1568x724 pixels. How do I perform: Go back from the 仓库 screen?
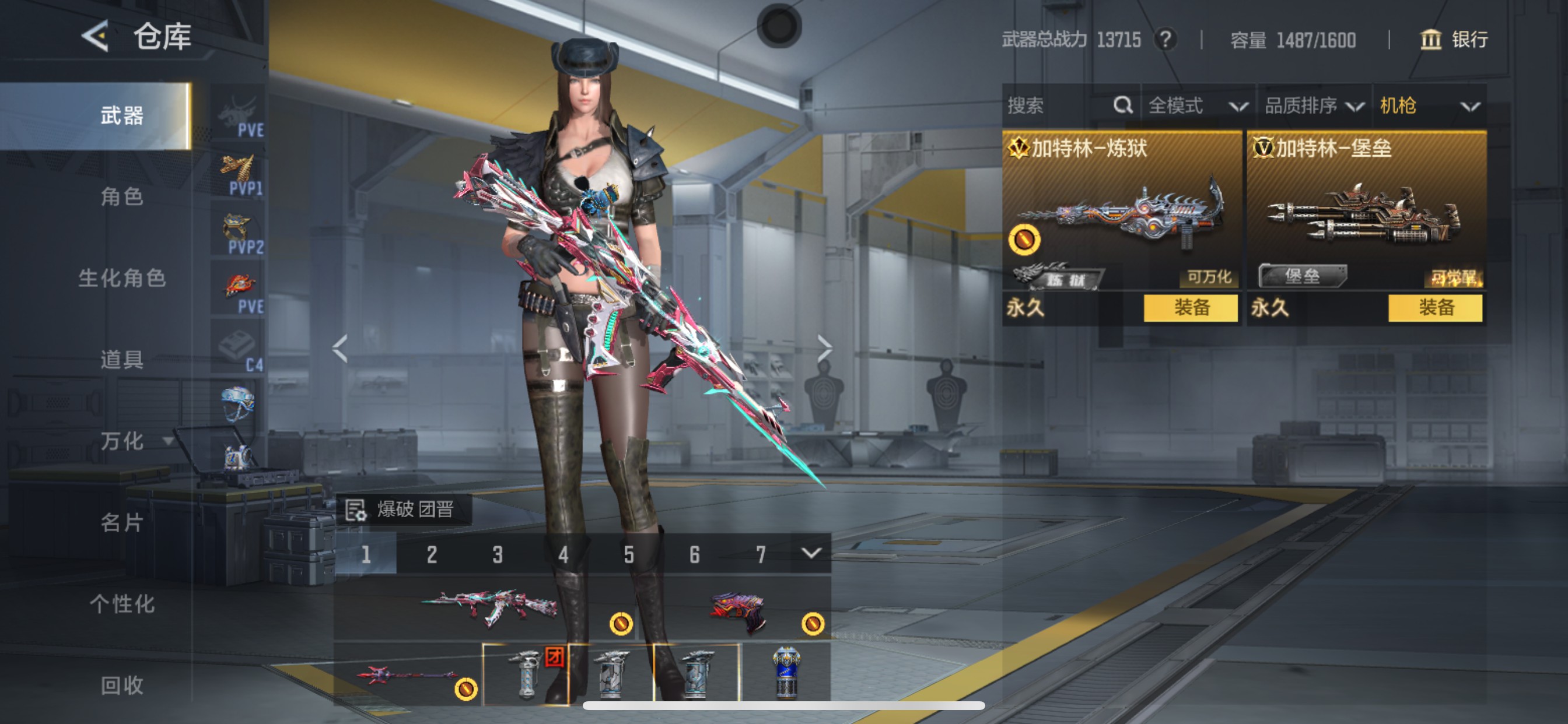click(96, 37)
